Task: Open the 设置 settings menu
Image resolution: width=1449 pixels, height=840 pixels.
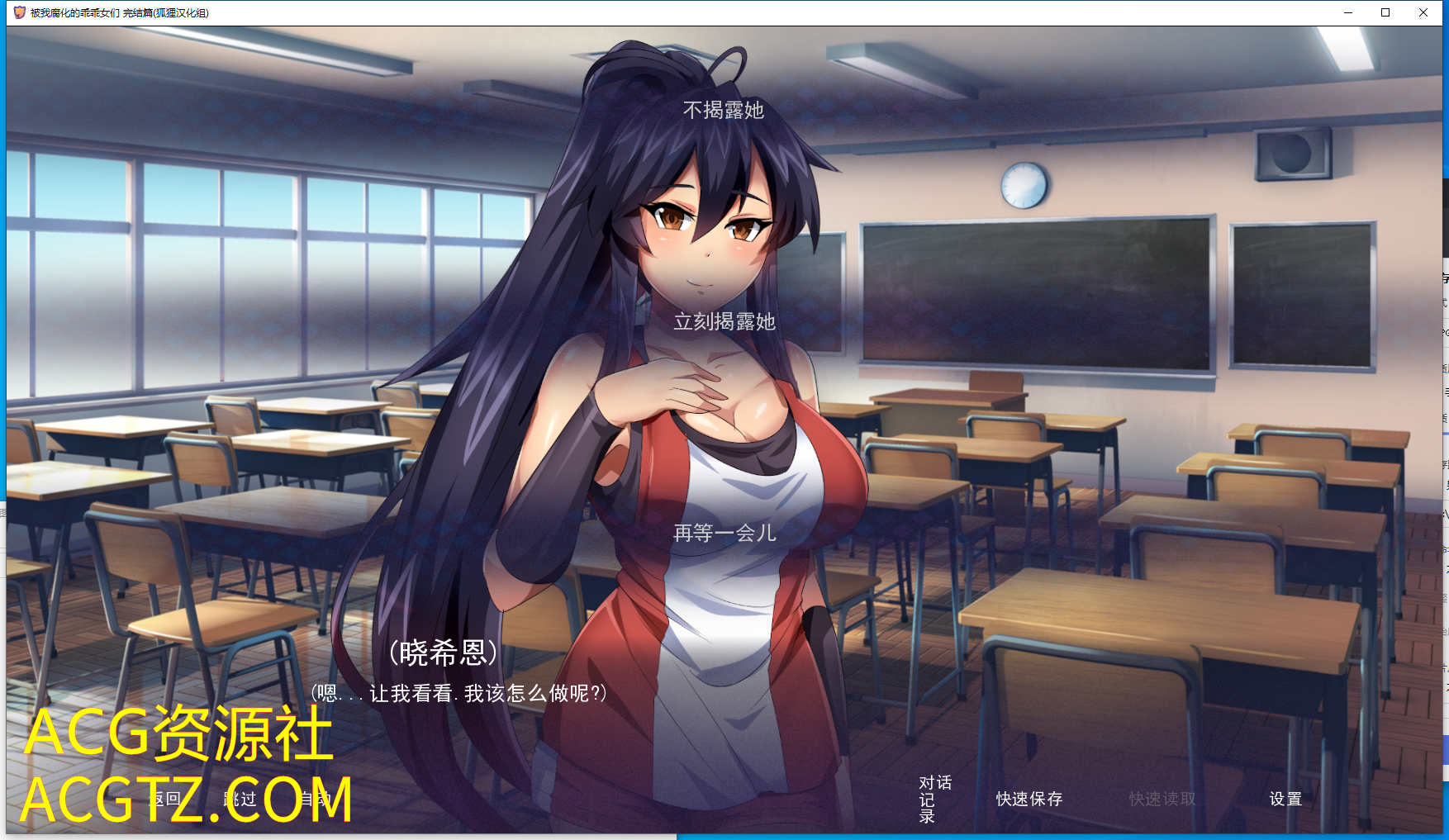Action: (x=1285, y=799)
